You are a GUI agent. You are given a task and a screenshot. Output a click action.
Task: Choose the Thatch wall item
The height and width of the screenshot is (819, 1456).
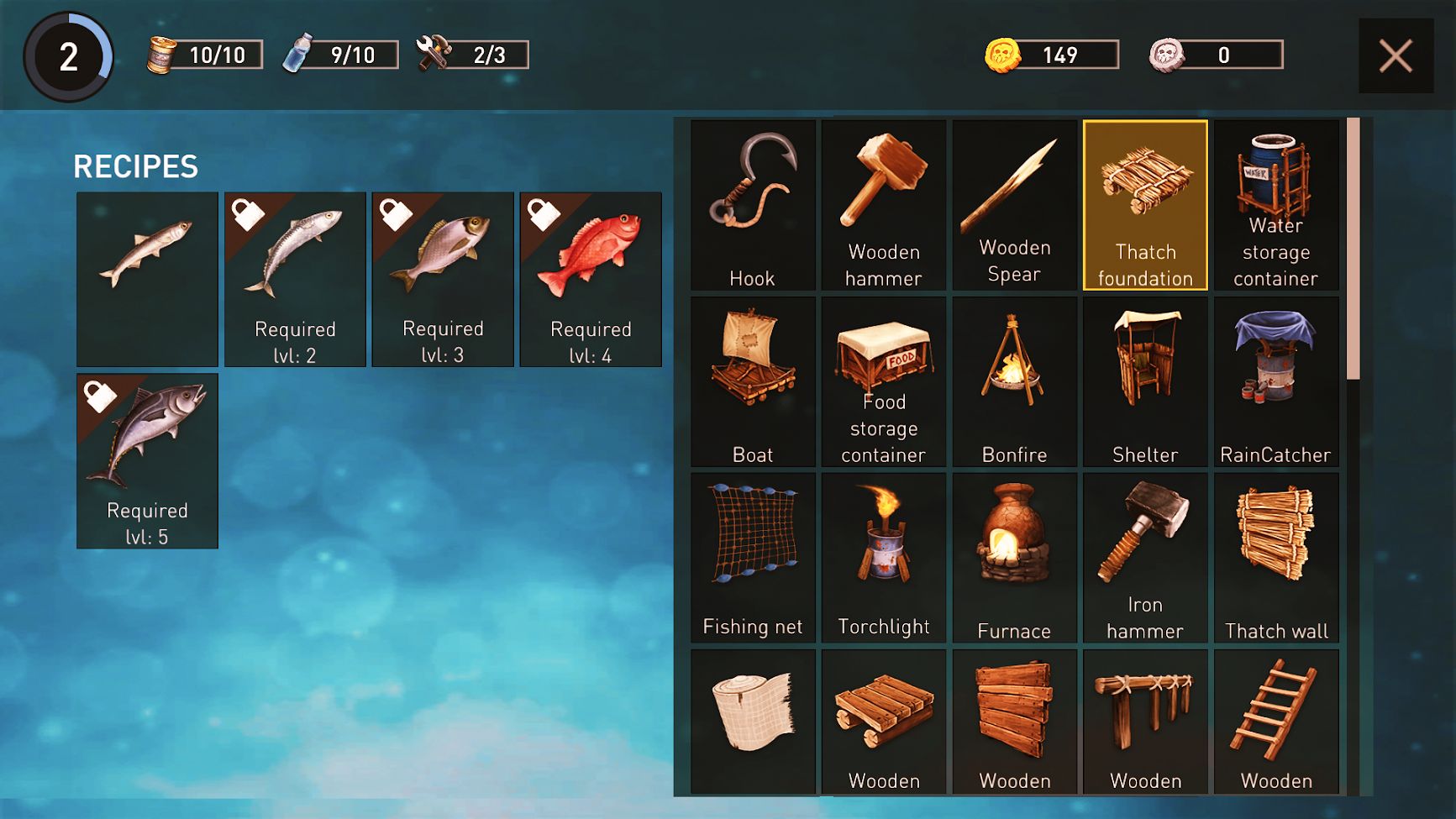click(x=1275, y=559)
